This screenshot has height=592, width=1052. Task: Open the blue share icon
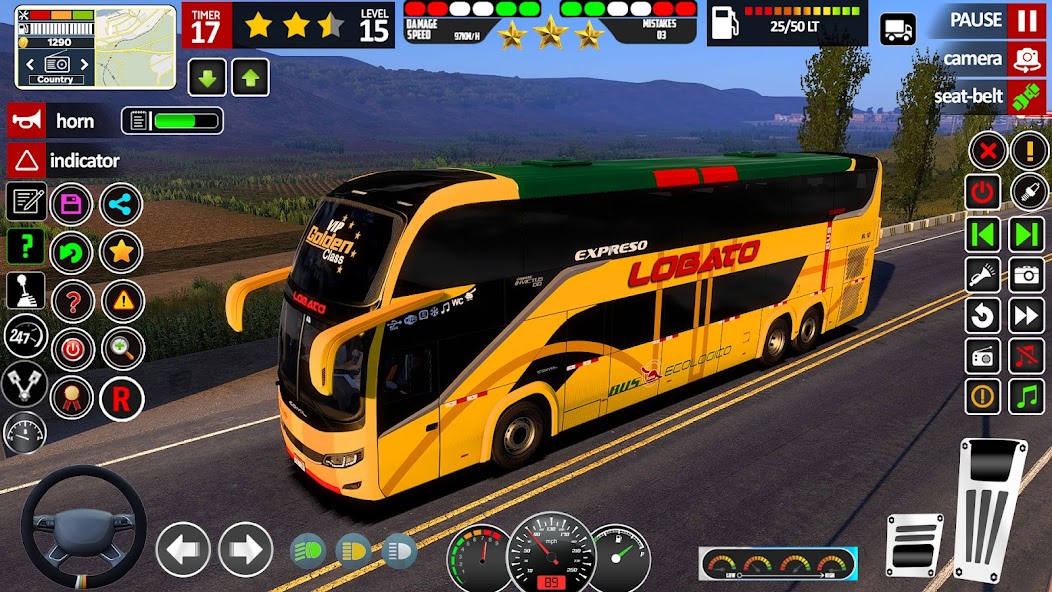pos(121,205)
